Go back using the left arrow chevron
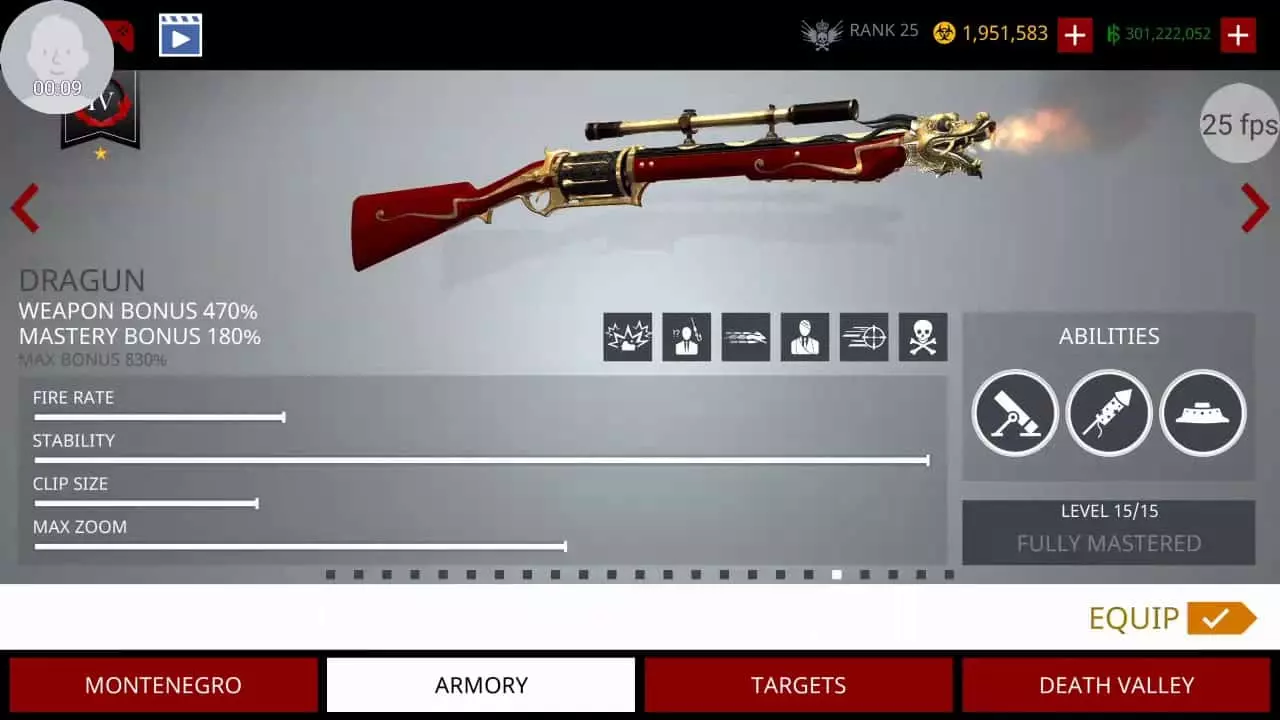 (24, 209)
